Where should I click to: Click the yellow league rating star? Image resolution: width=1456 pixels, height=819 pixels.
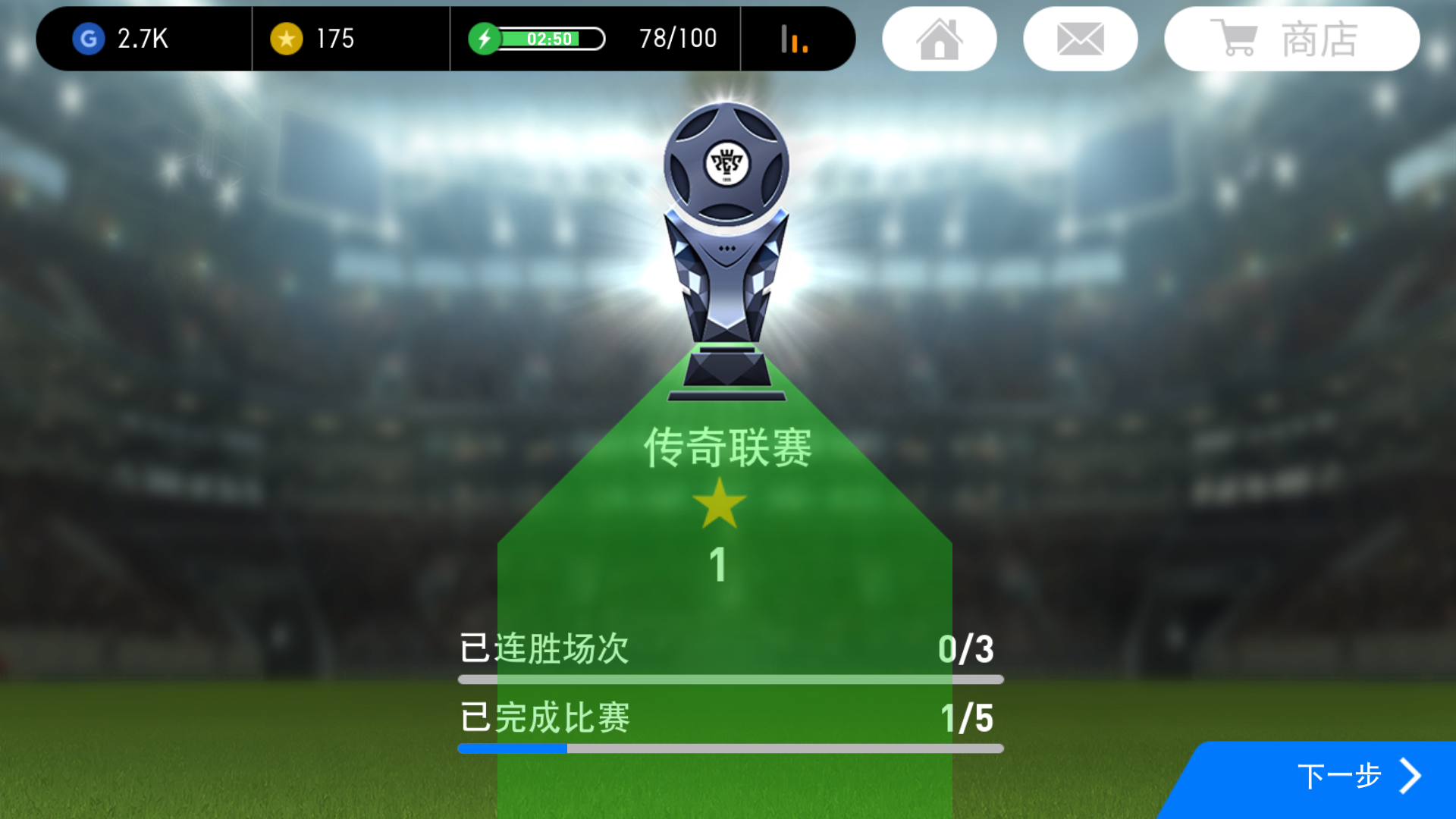[x=719, y=507]
